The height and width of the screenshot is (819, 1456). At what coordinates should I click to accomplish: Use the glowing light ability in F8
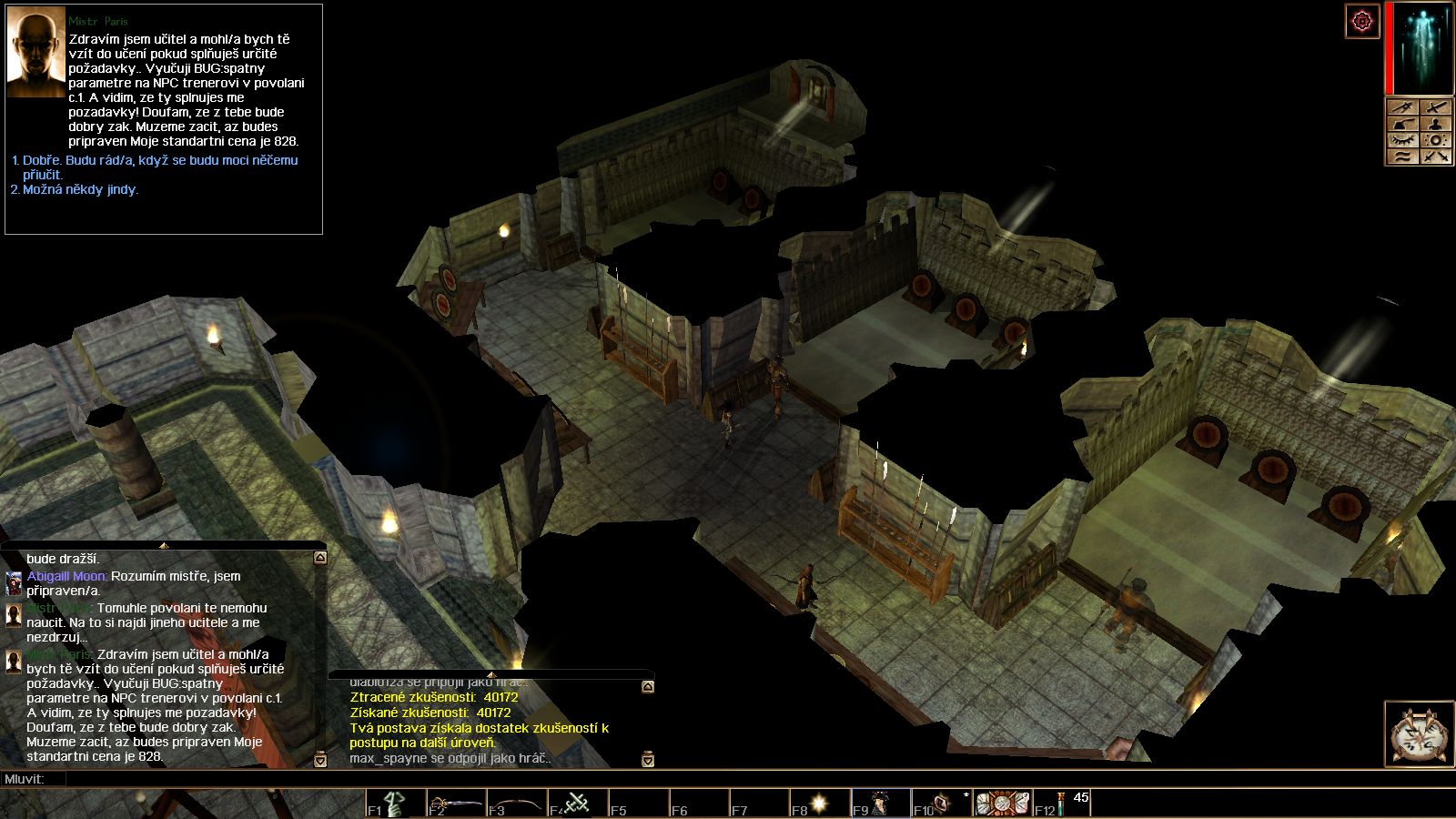(x=819, y=804)
